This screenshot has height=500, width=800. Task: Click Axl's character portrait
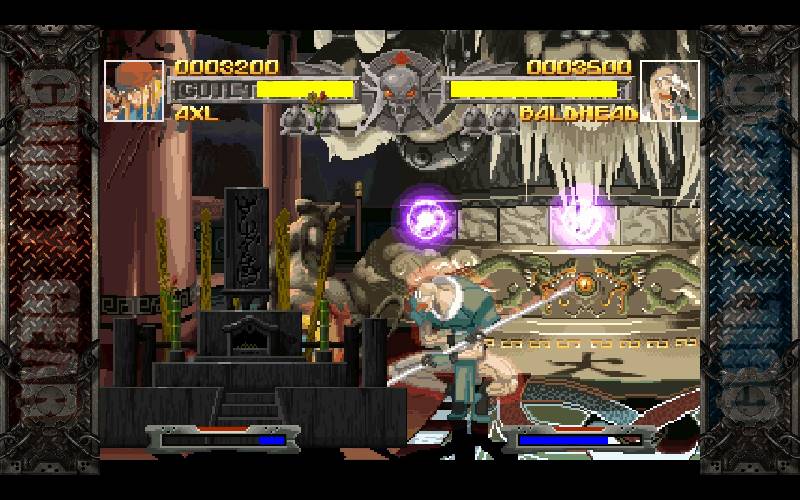(134, 91)
